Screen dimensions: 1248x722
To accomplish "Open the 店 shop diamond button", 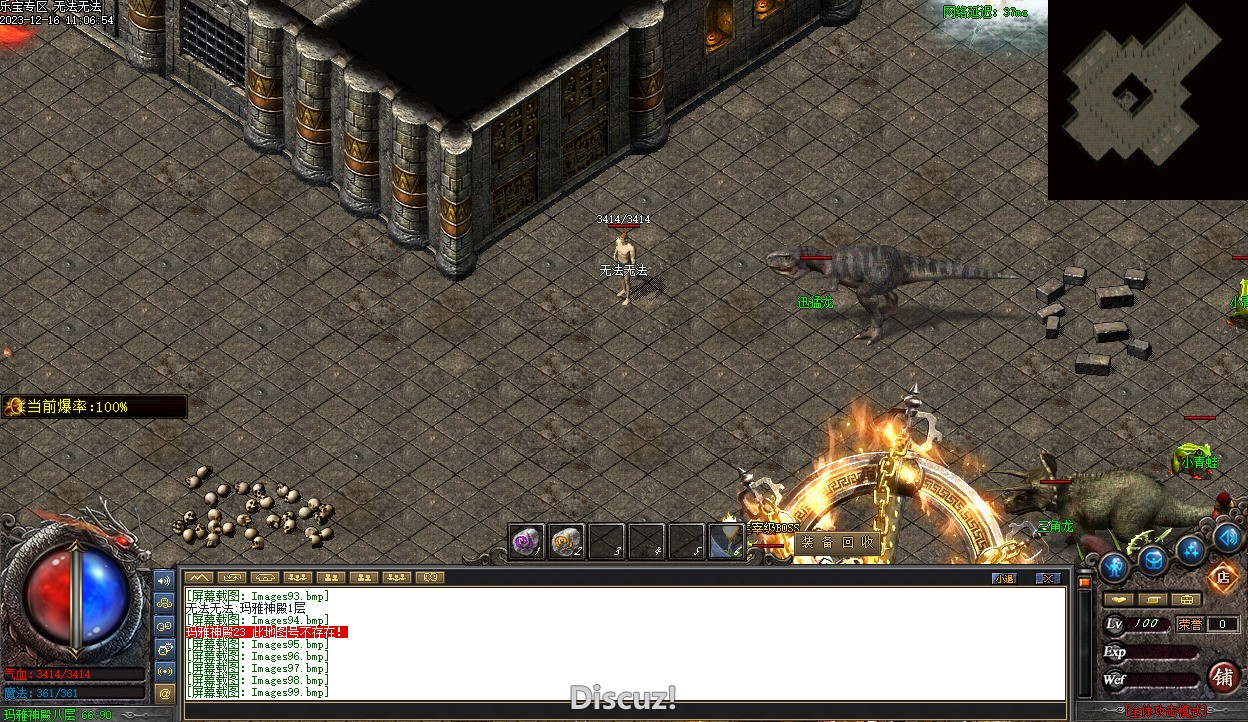I will pos(1222,577).
